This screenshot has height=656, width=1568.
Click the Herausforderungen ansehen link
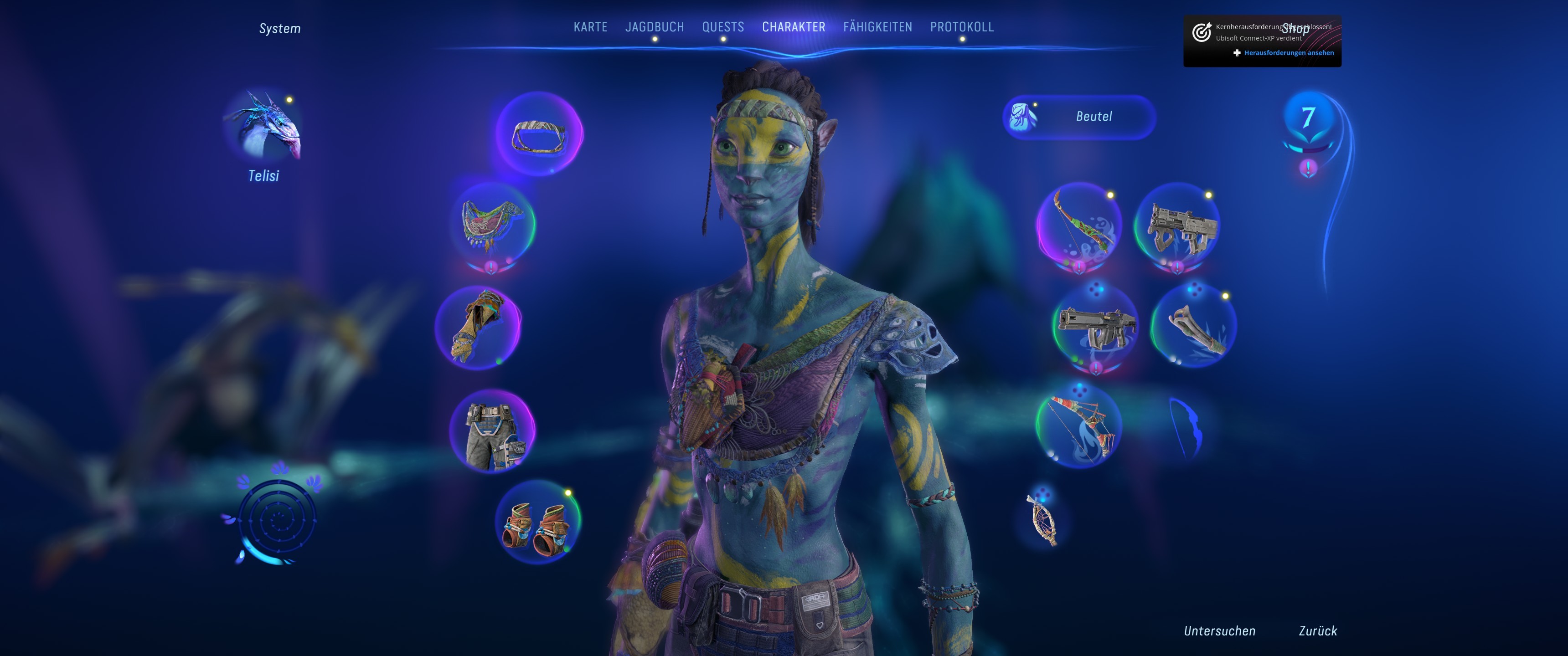(1288, 53)
